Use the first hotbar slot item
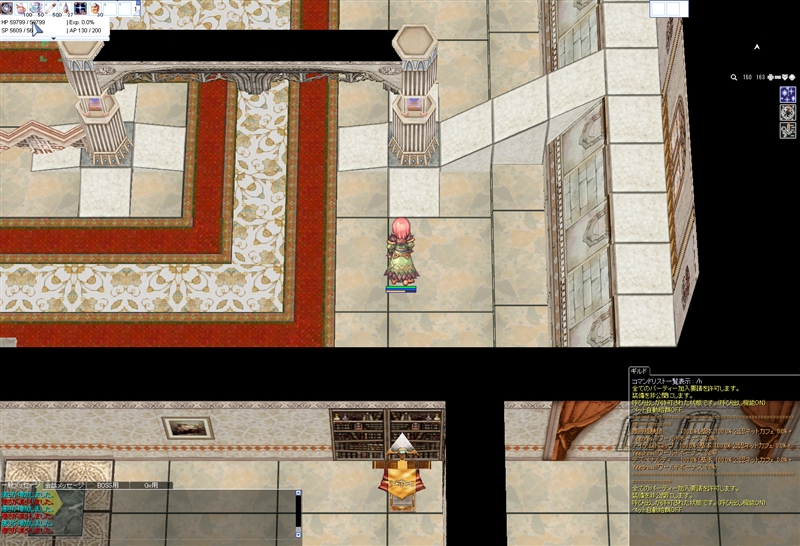Viewport: 800px width, 546px height. click(6, 8)
